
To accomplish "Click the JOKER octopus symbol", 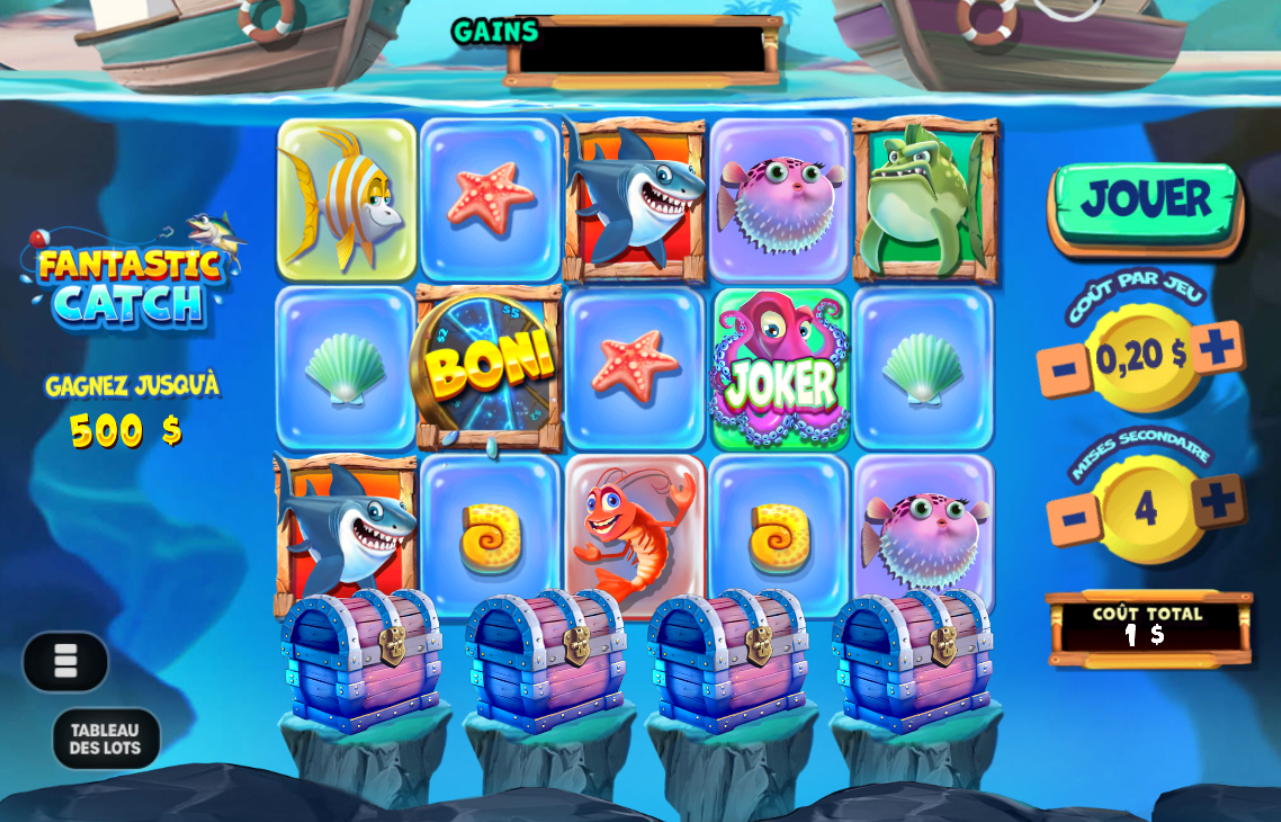I will [x=779, y=368].
